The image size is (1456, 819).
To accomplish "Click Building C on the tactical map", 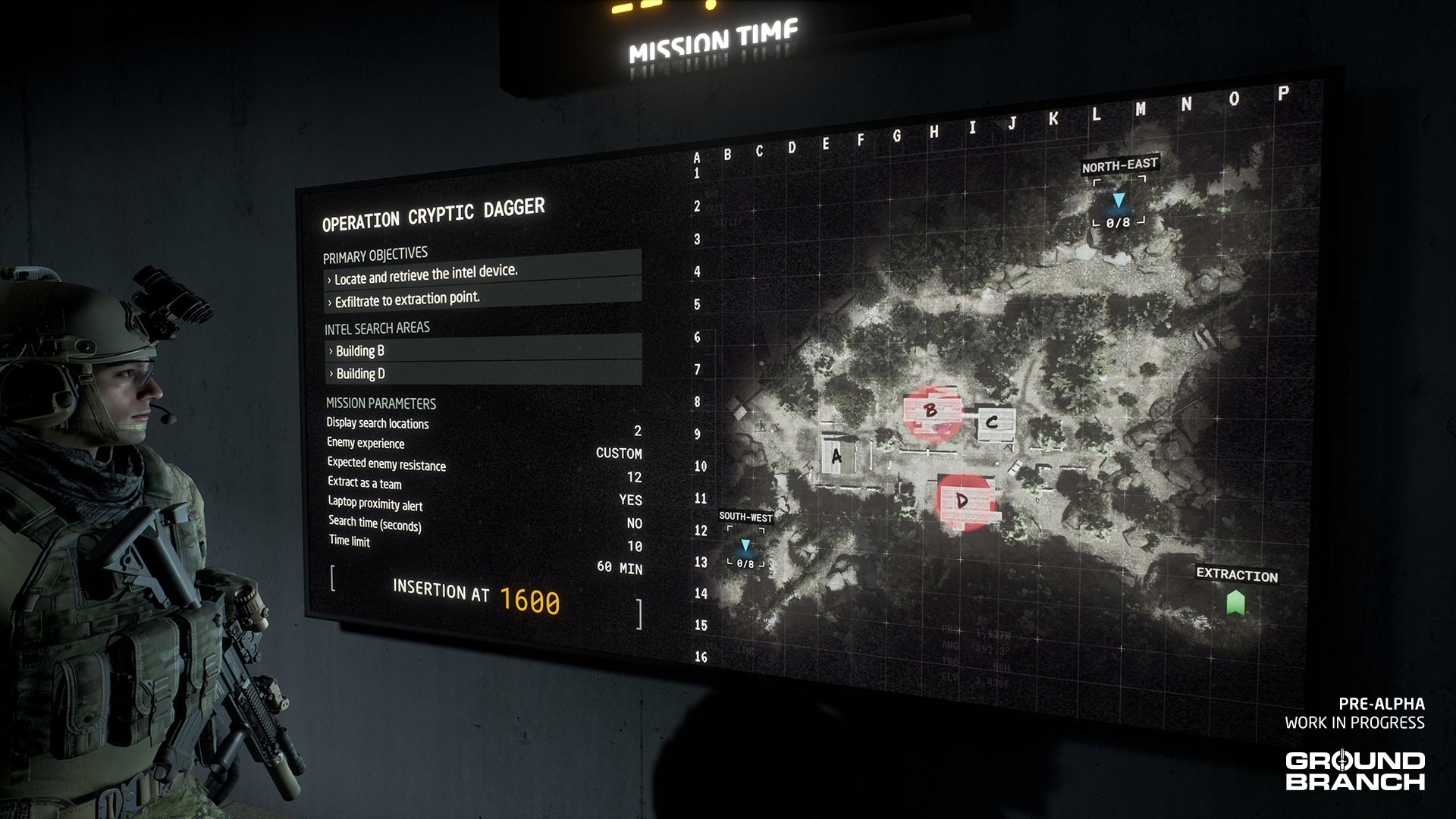I will 990,423.
